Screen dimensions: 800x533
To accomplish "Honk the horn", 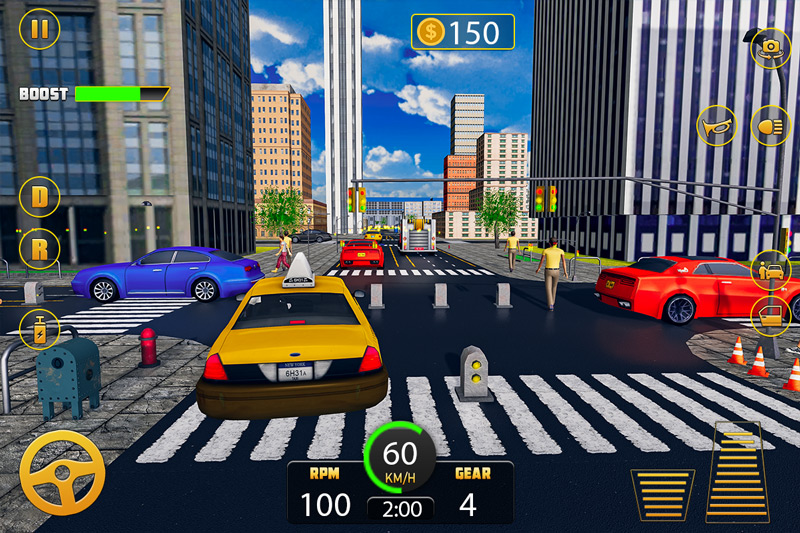I will [718, 126].
